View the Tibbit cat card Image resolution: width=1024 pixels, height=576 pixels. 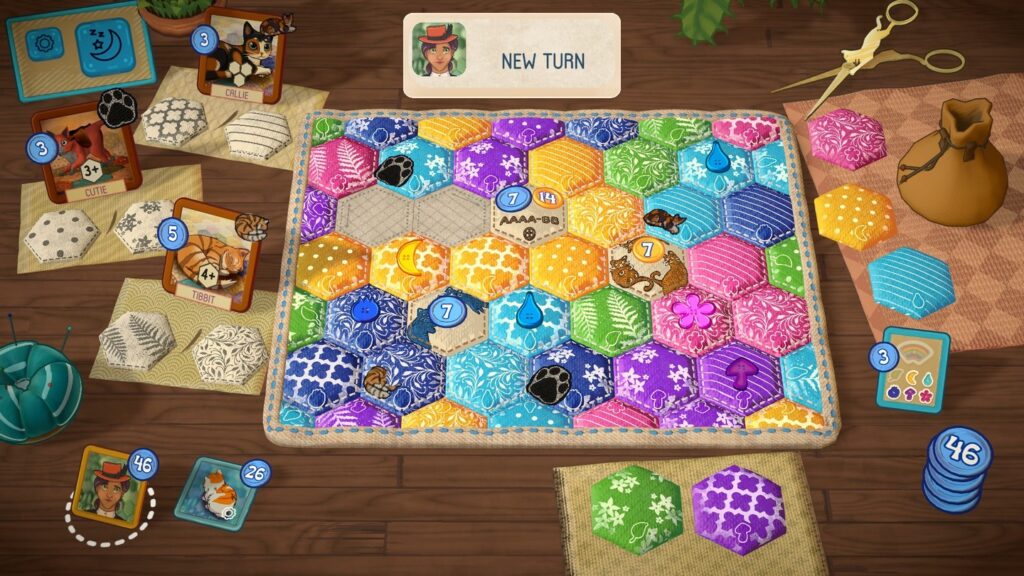point(206,256)
